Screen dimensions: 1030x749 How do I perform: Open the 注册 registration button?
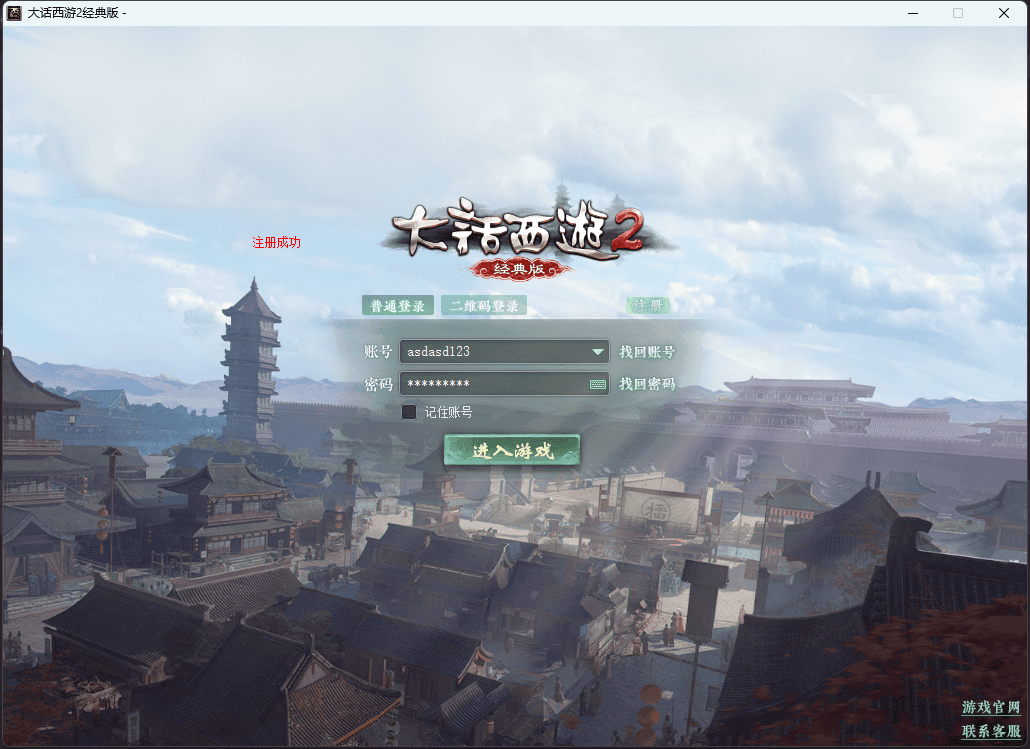click(648, 306)
